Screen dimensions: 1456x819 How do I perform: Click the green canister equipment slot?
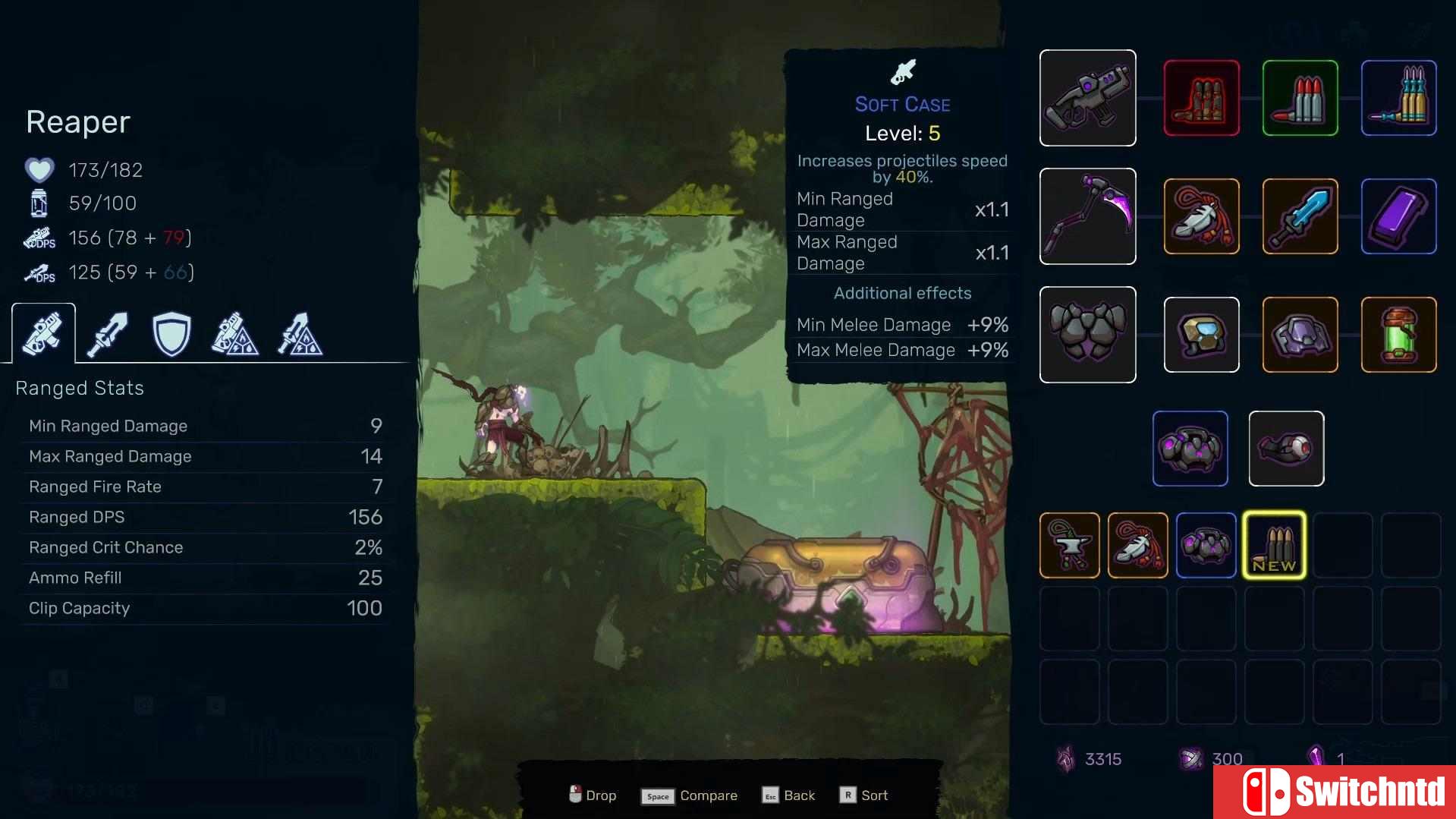coord(1398,335)
